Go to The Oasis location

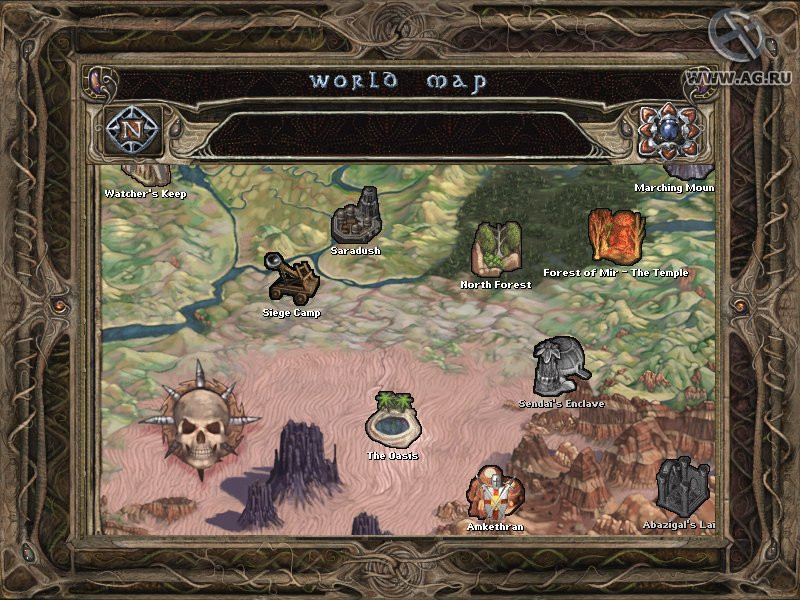(392, 419)
